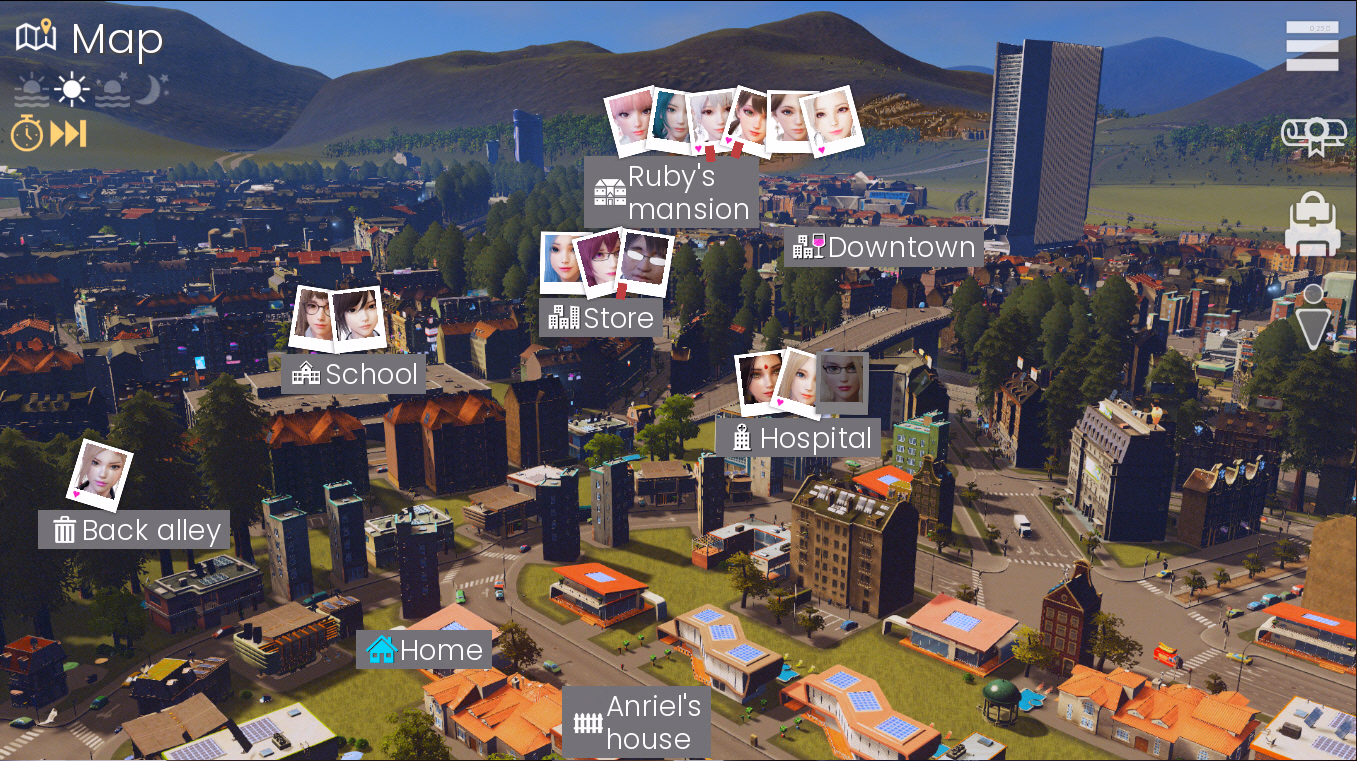Go to Downtown location

(x=883, y=247)
